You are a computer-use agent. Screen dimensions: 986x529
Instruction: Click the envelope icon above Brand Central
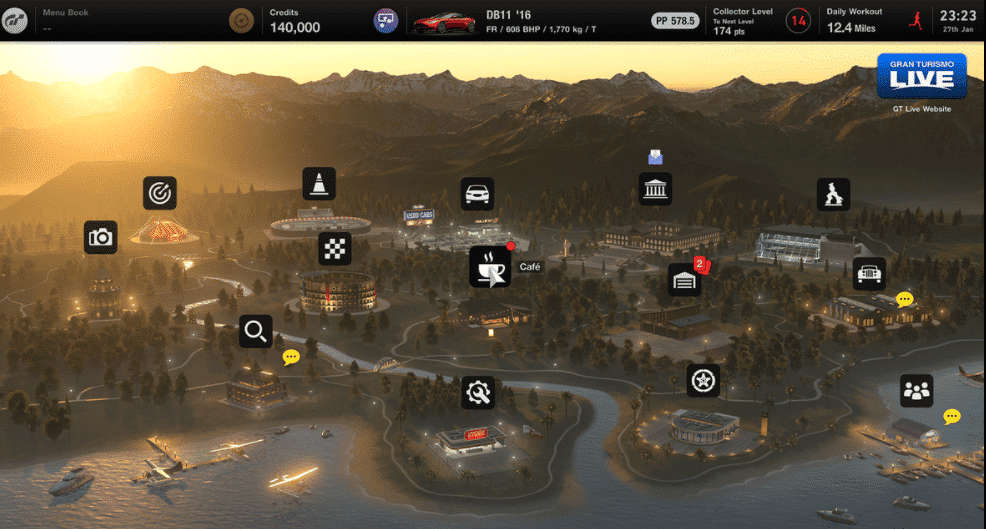pyautogui.click(x=655, y=156)
